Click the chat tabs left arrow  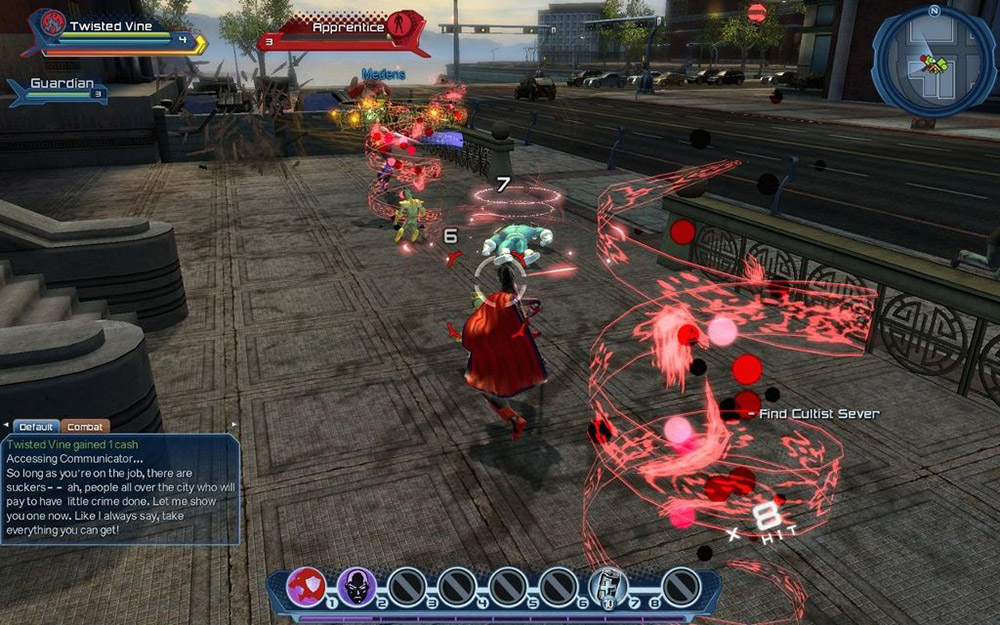pos(5,425)
